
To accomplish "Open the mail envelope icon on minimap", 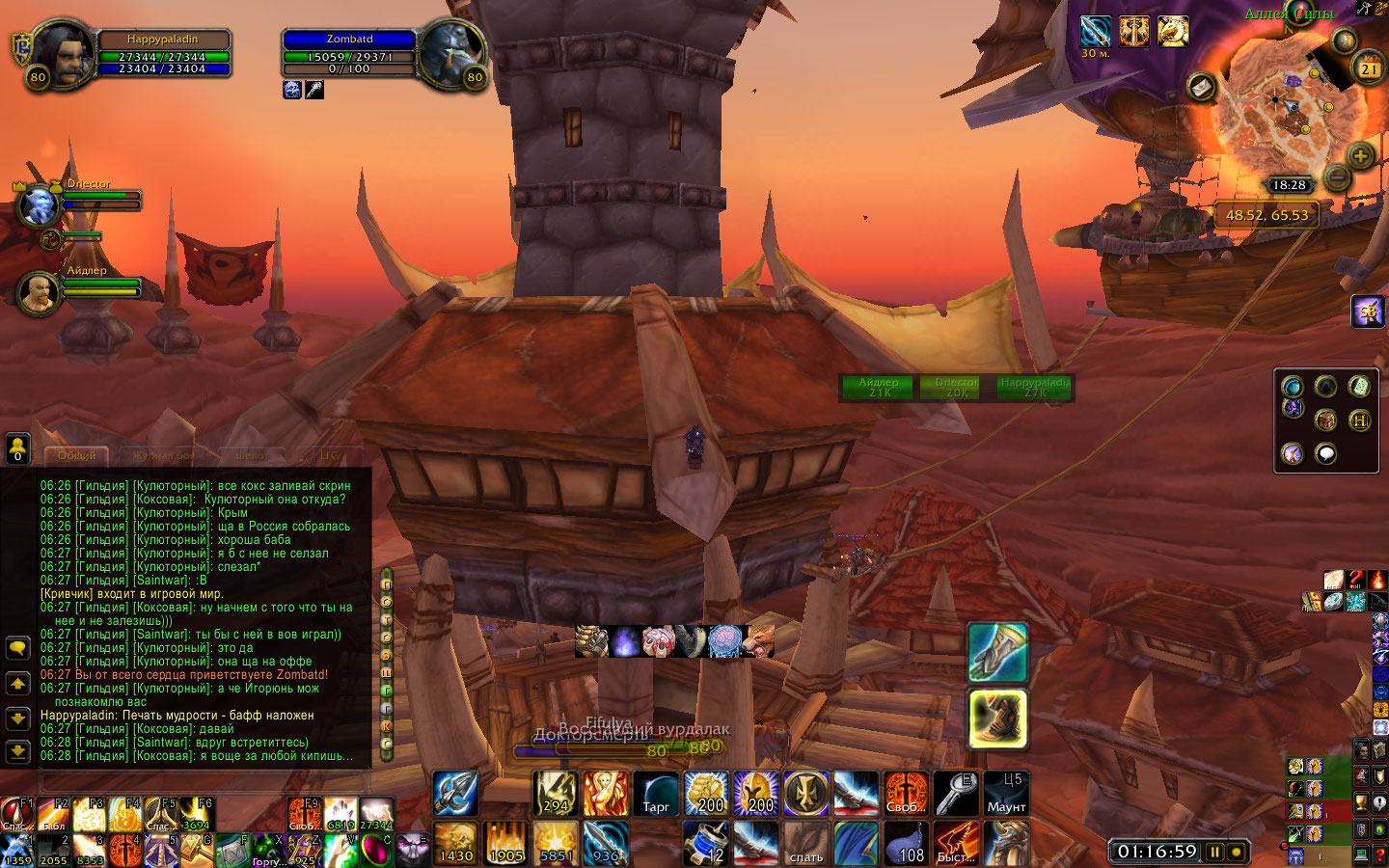I will [x=1202, y=87].
